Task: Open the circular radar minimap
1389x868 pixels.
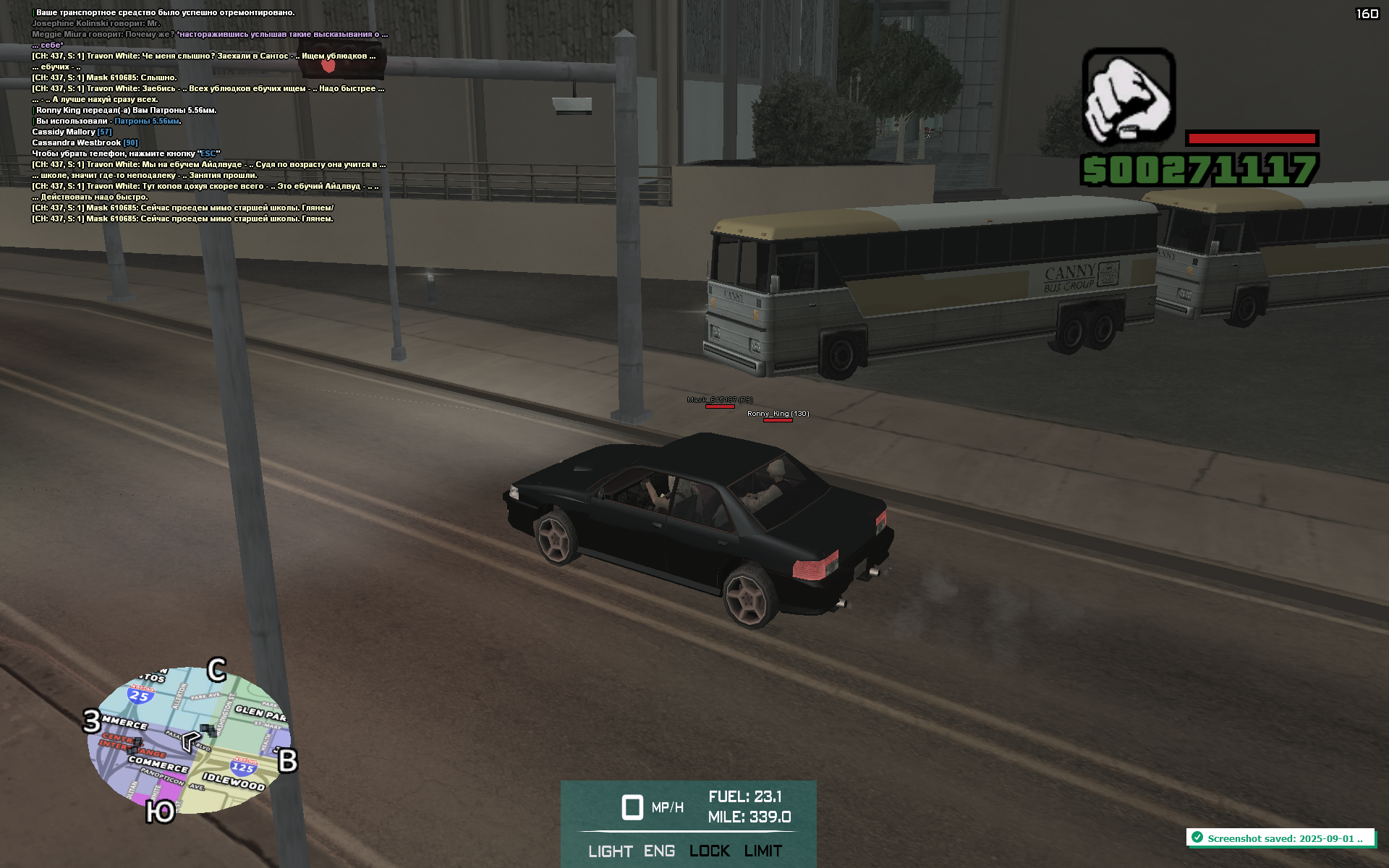Action: click(190, 741)
